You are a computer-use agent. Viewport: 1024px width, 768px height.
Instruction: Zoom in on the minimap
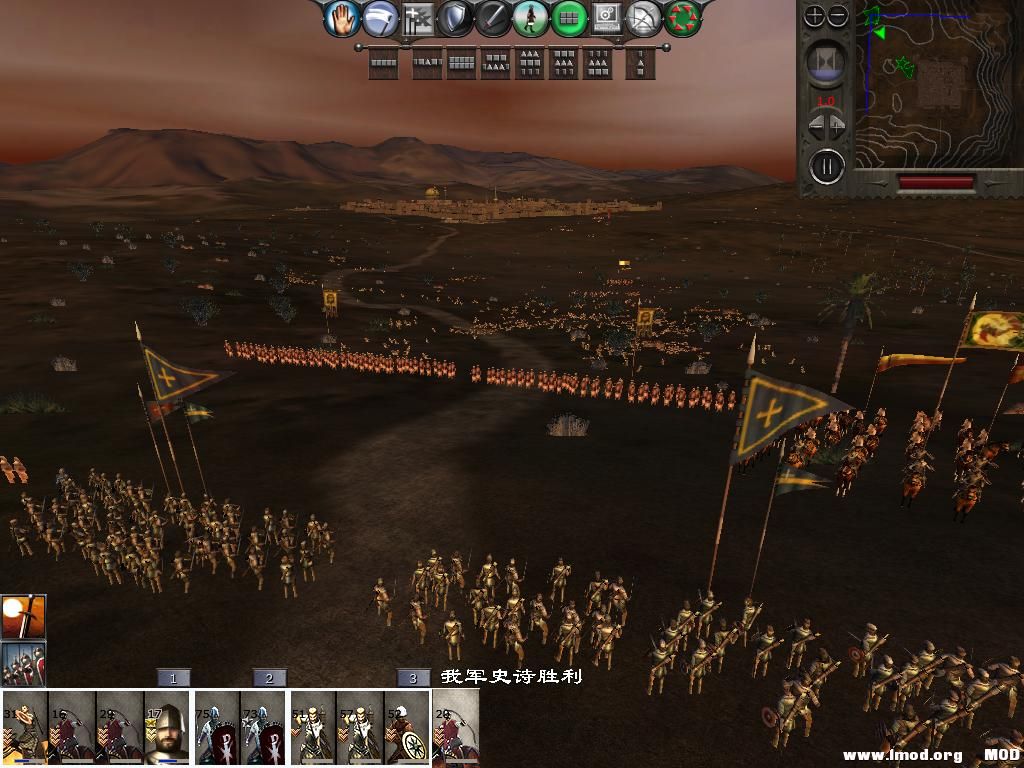click(815, 16)
